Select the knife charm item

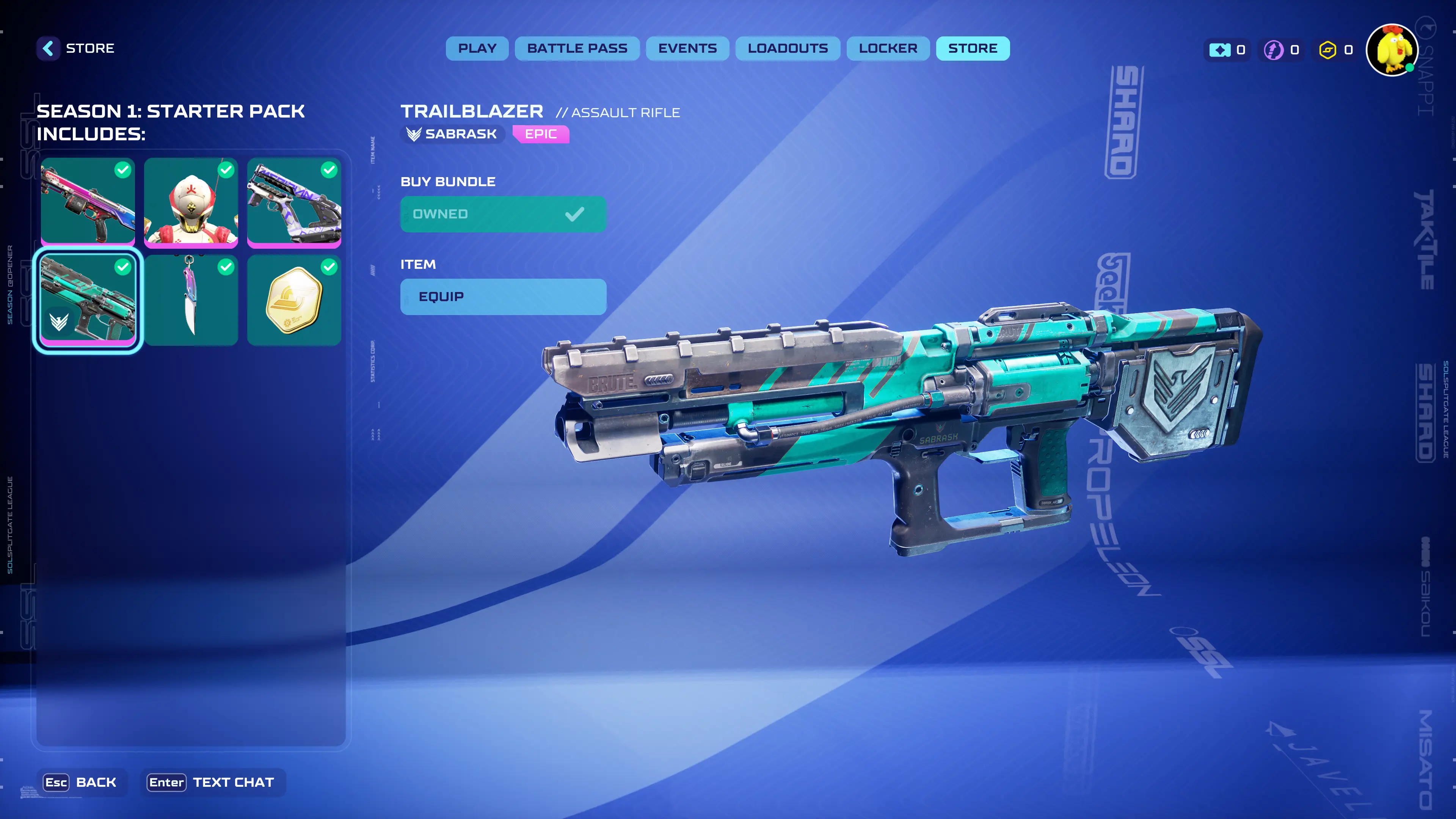[x=190, y=300]
